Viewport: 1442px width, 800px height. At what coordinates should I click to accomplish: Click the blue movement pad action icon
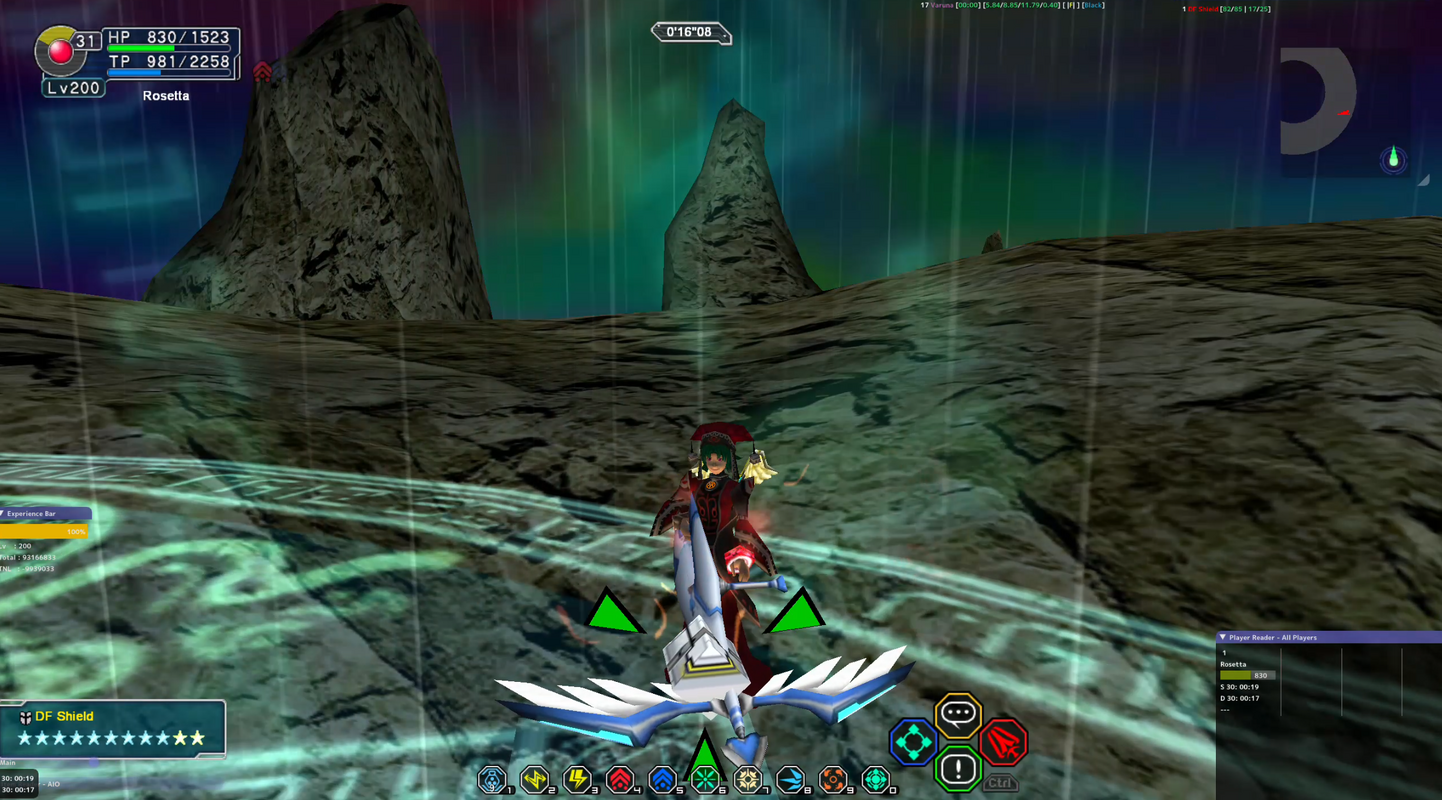point(913,742)
